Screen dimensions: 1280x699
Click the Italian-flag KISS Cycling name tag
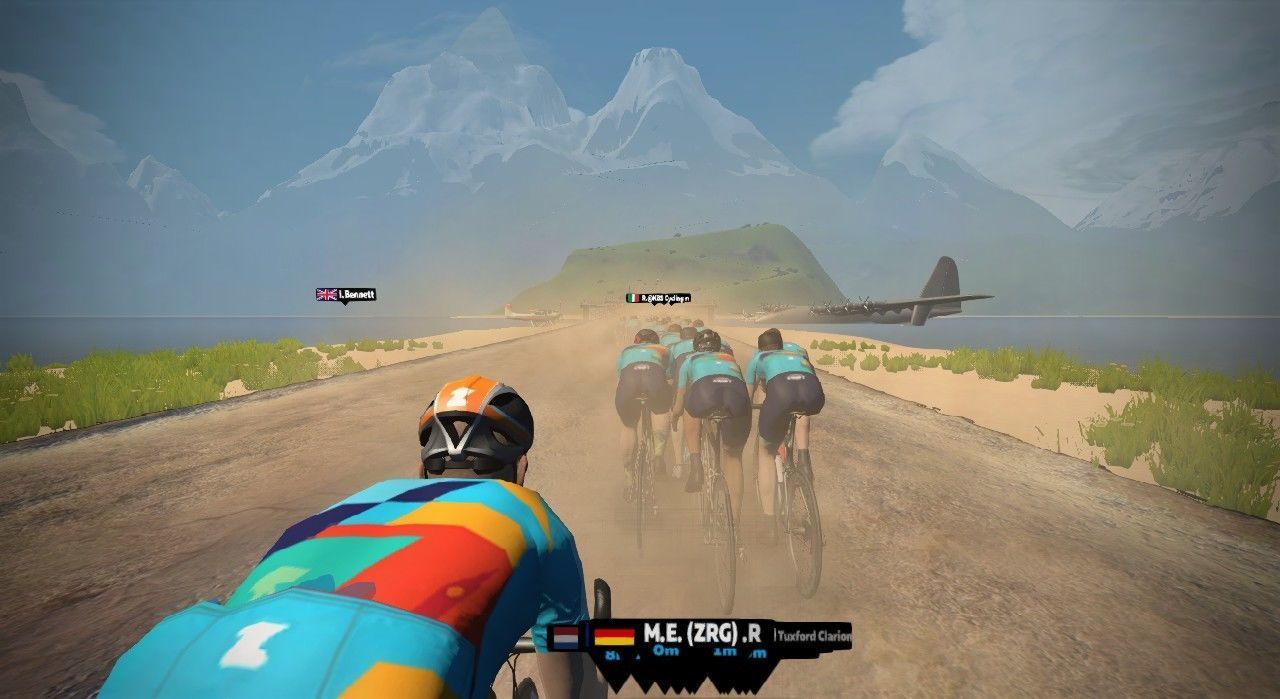658,298
